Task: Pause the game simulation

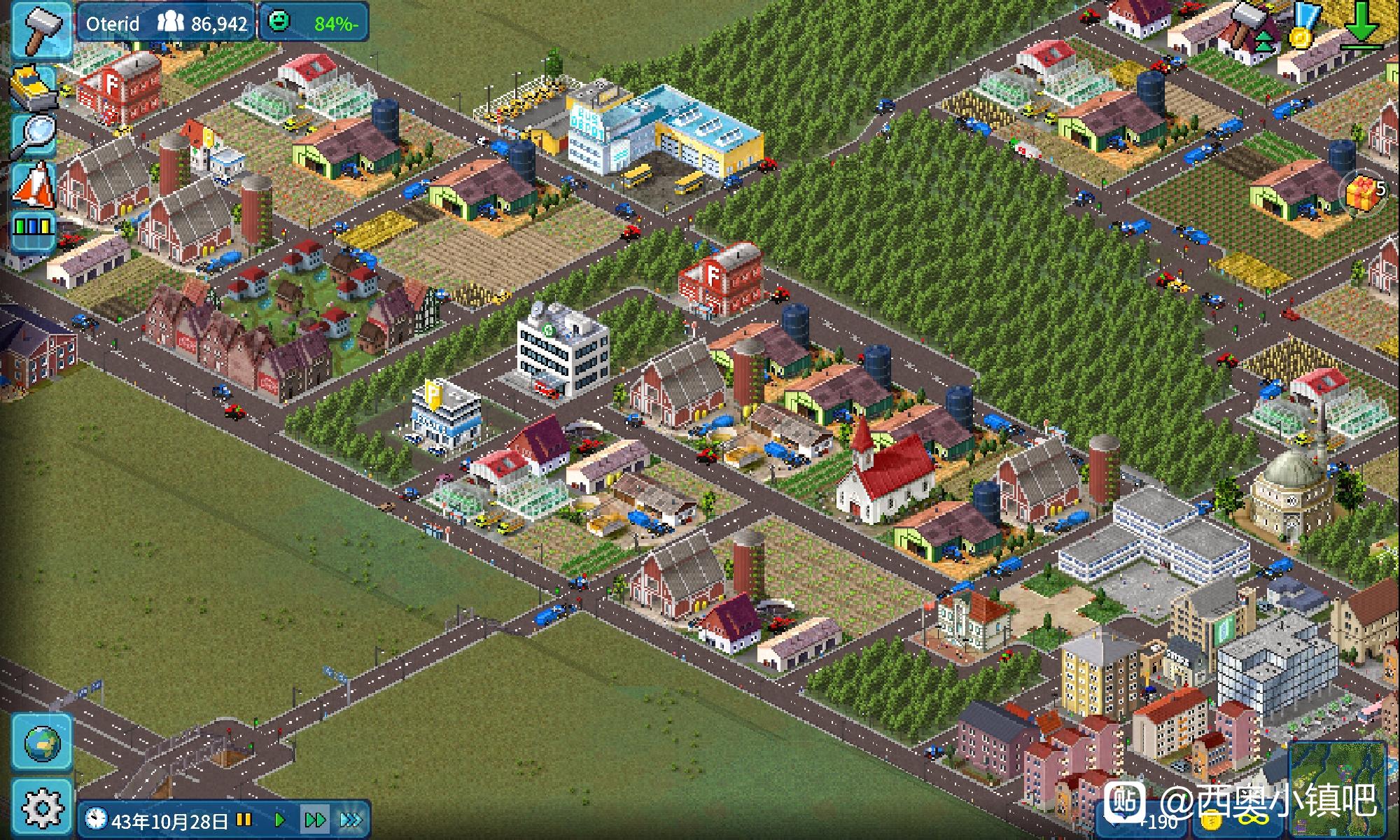Action: pyautogui.click(x=244, y=820)
